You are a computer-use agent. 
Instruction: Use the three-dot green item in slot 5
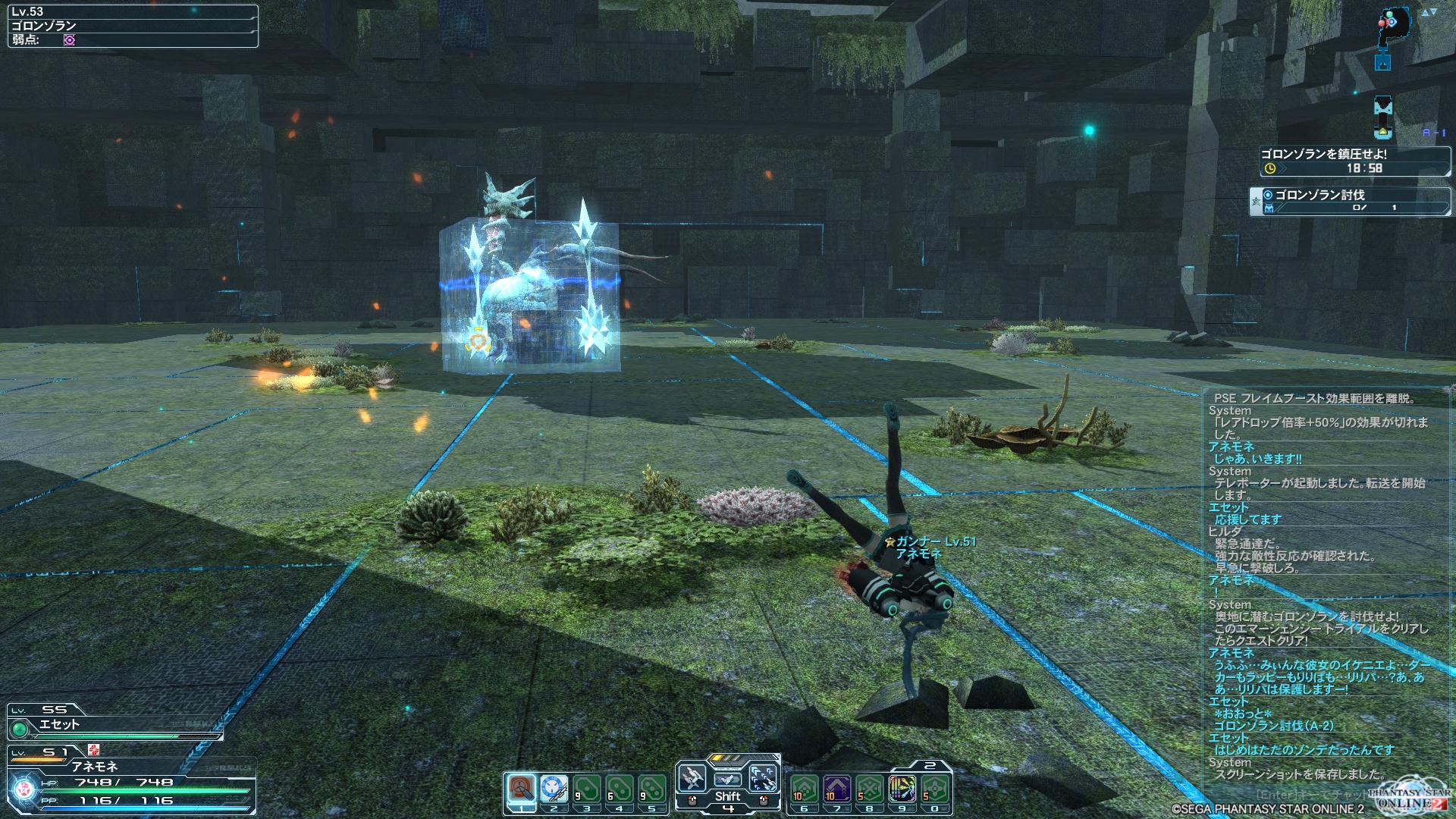(651, 789)
